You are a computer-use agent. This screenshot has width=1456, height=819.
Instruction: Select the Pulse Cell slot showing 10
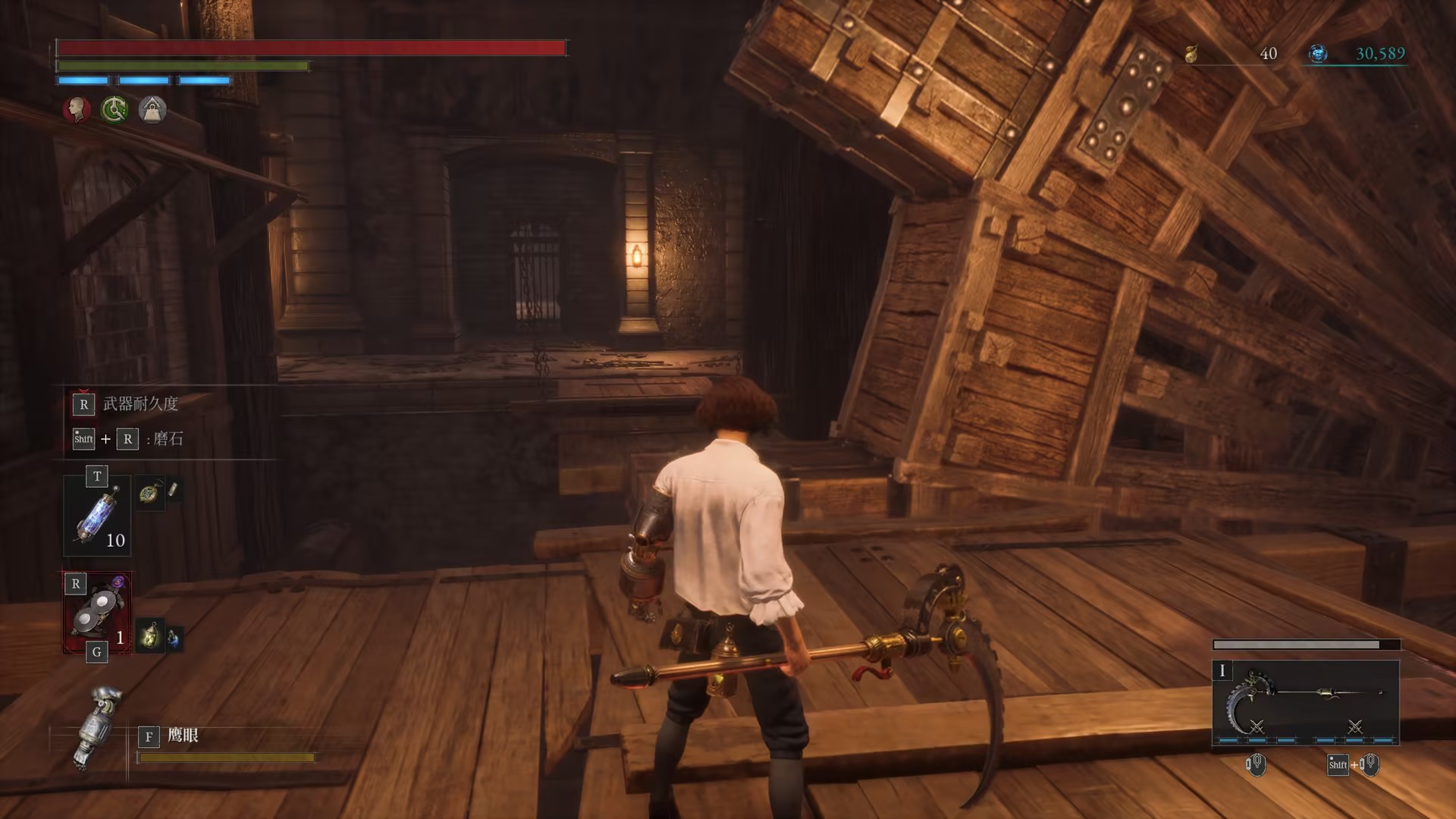coord(97,516)
